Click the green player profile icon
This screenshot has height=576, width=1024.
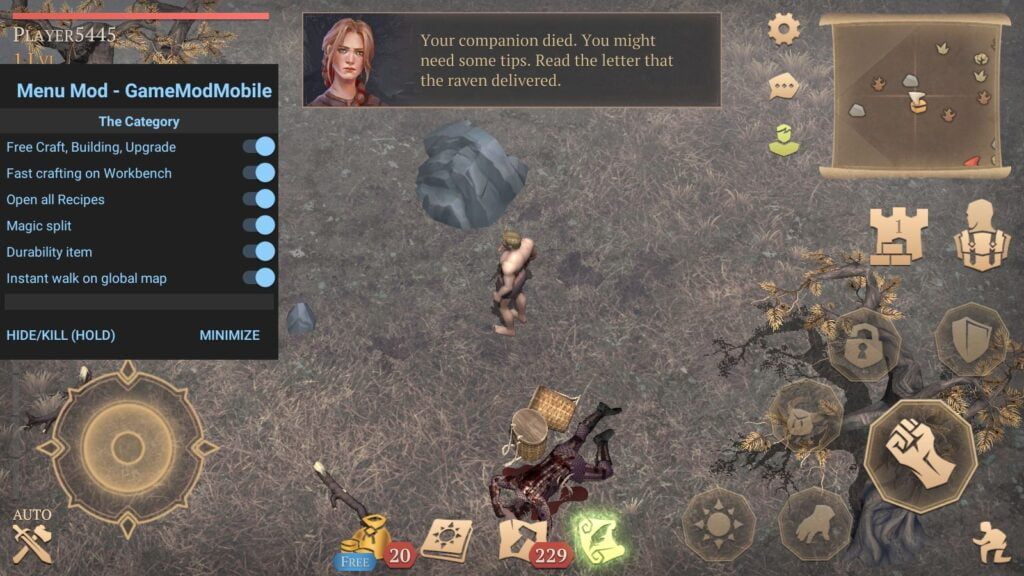click(x=784, y=140)
